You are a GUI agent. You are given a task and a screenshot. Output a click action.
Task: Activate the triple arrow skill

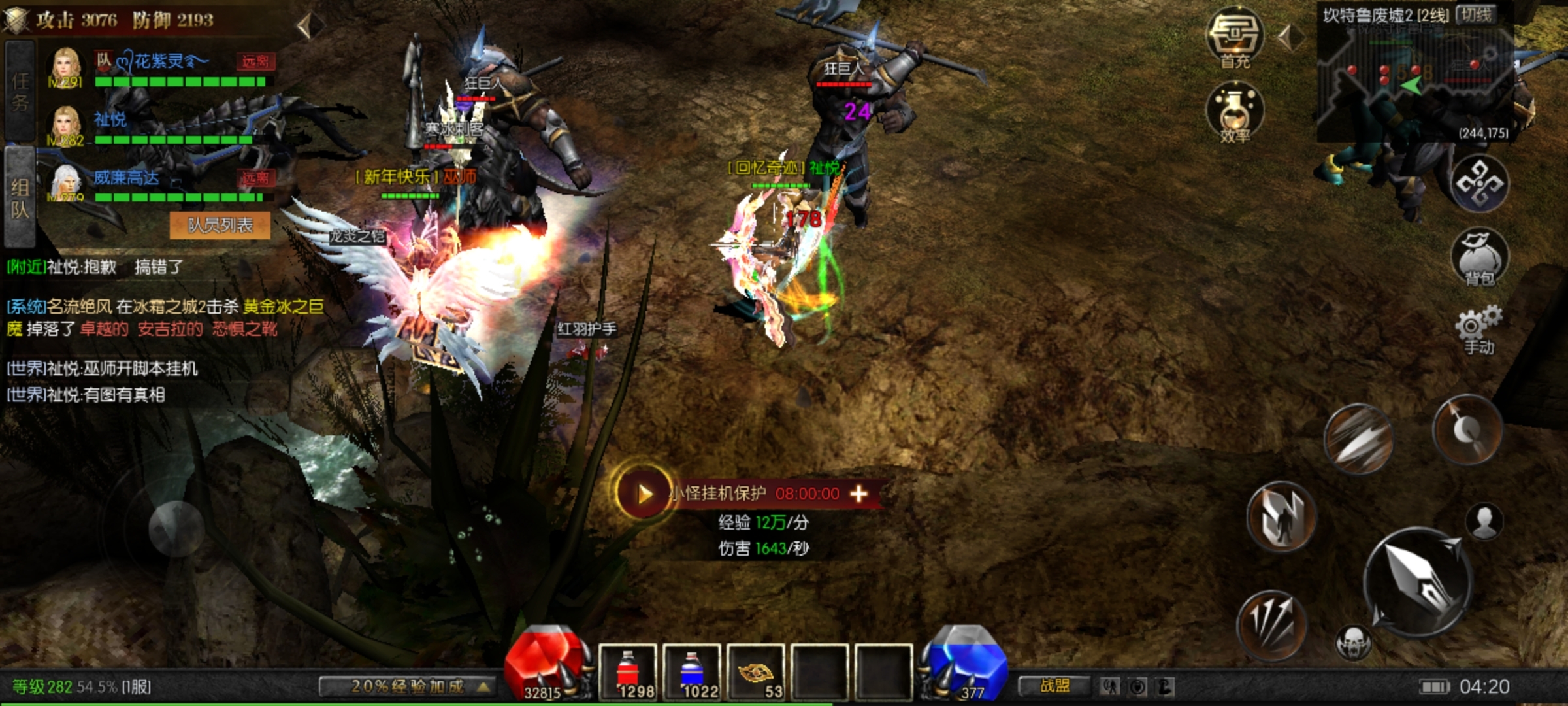[x=1271, y=624]
